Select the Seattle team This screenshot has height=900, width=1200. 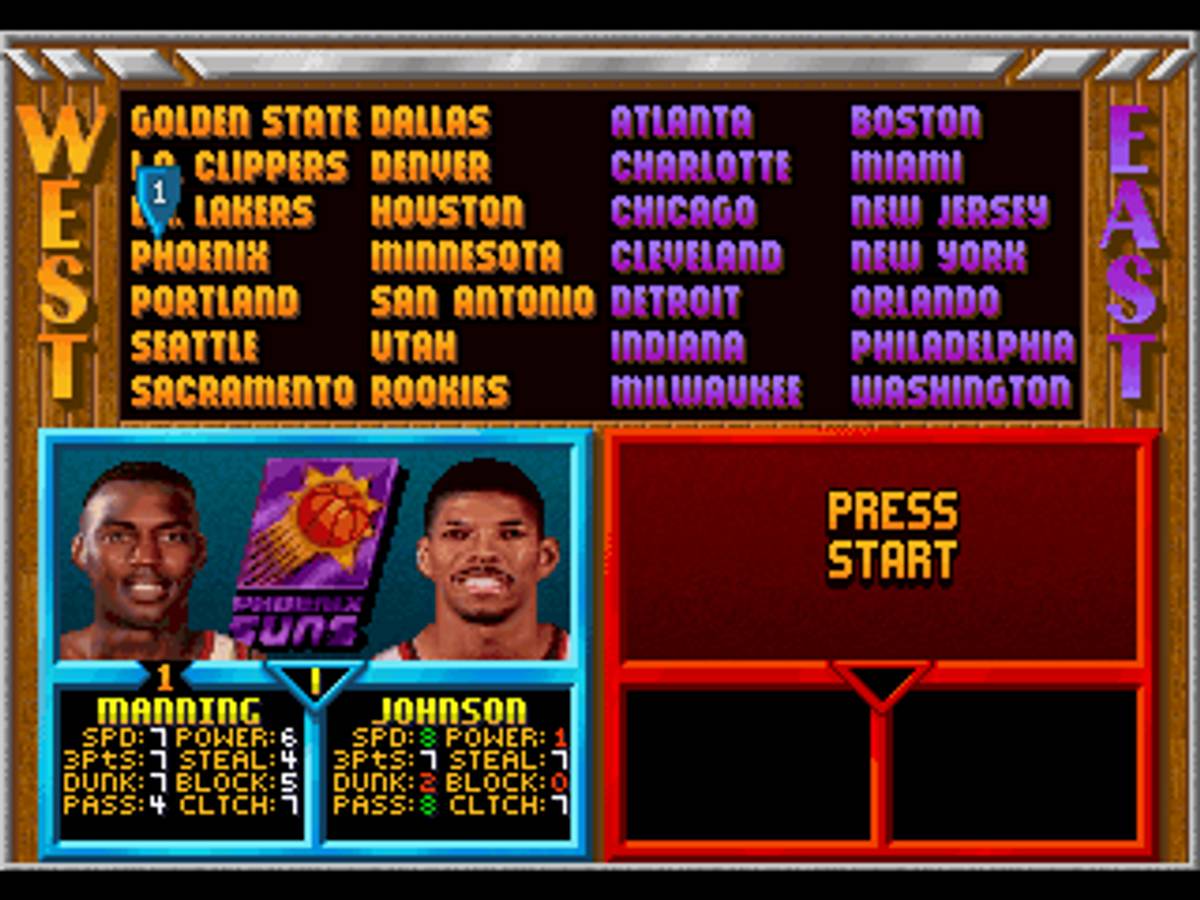point(194,347)
